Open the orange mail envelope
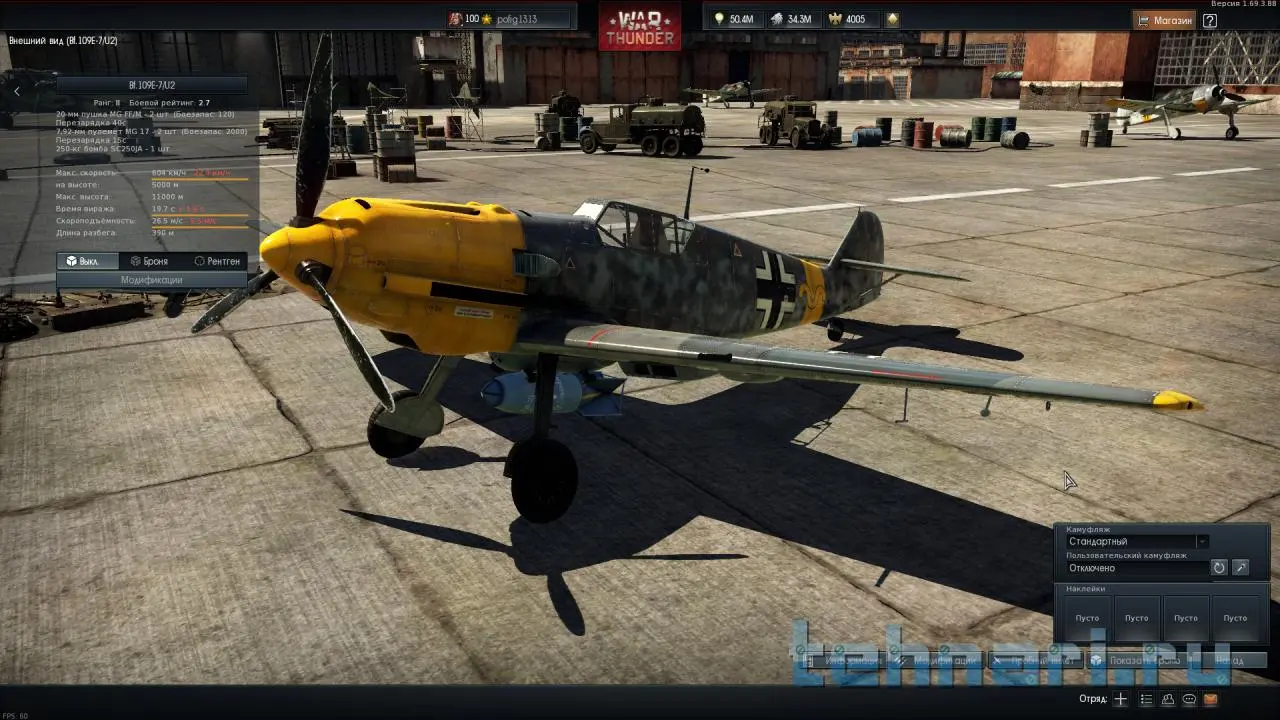Screen dimensions: 1280x720 tap(1211, 699)
